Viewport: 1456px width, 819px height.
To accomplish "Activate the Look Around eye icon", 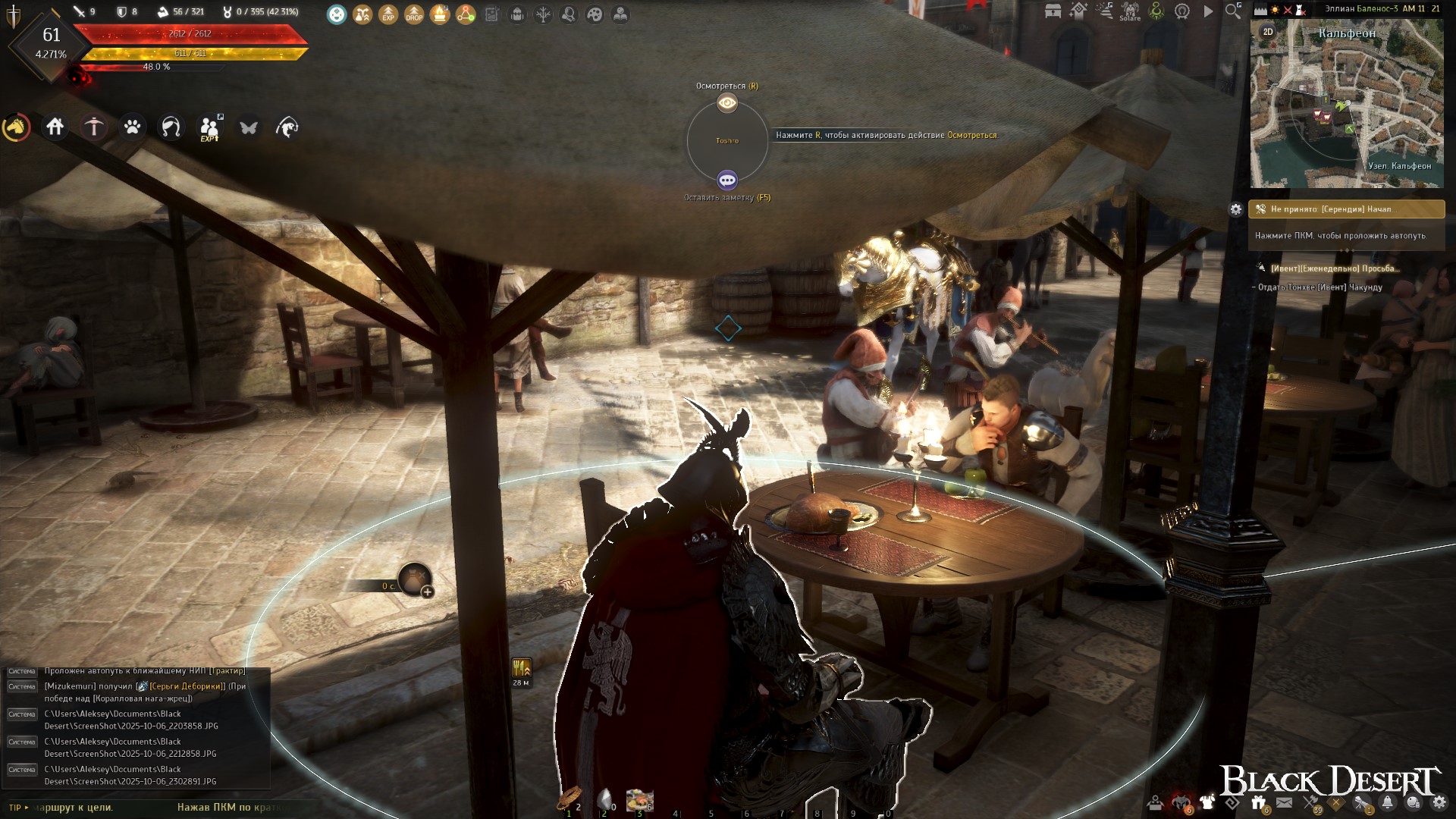I will click(727, 102).
